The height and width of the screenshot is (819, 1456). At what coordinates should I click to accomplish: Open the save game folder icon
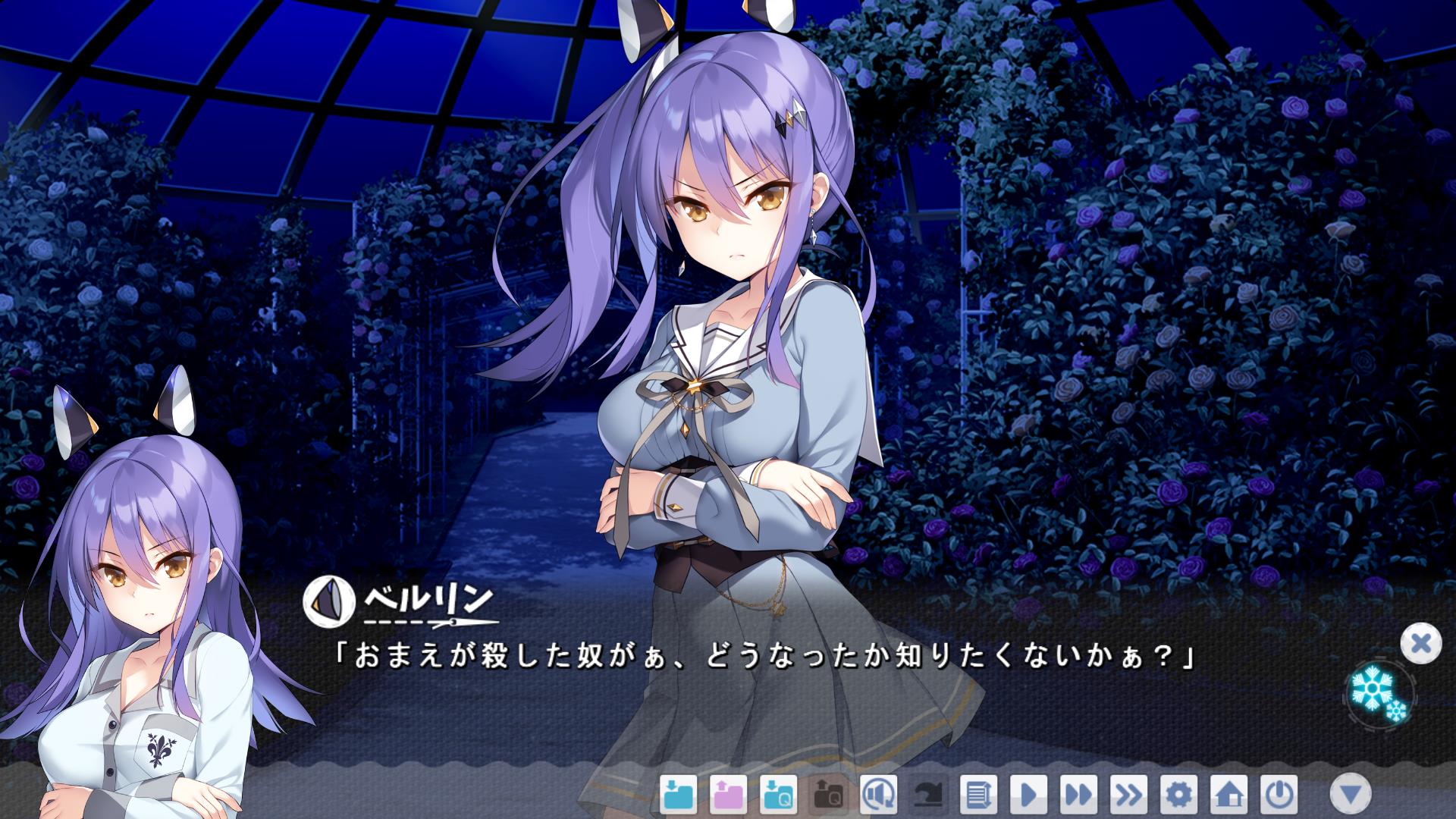(678, 795)
